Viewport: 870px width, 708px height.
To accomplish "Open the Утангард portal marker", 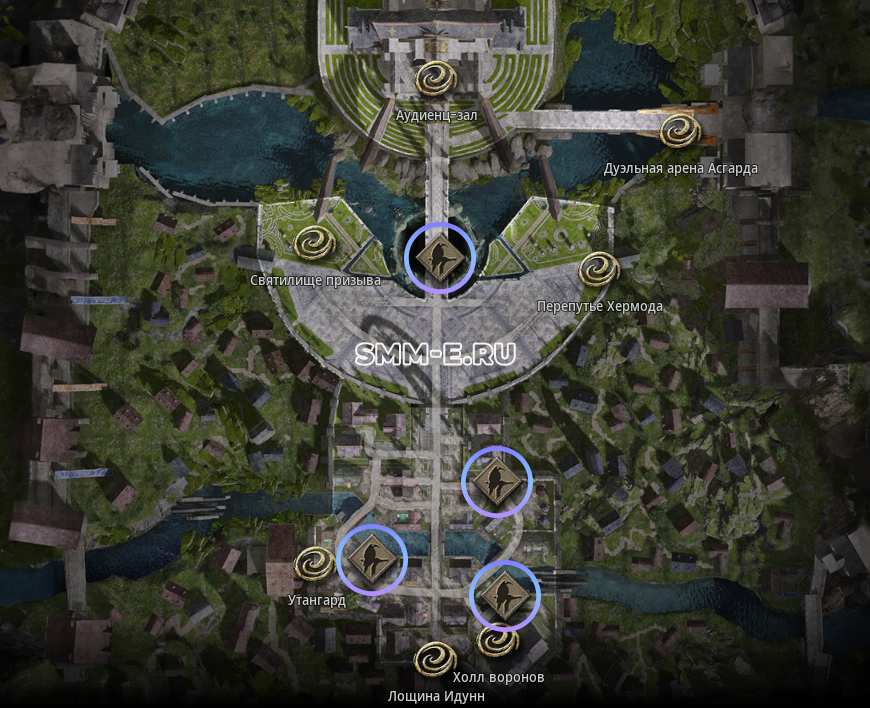I will tap(314, 563).
